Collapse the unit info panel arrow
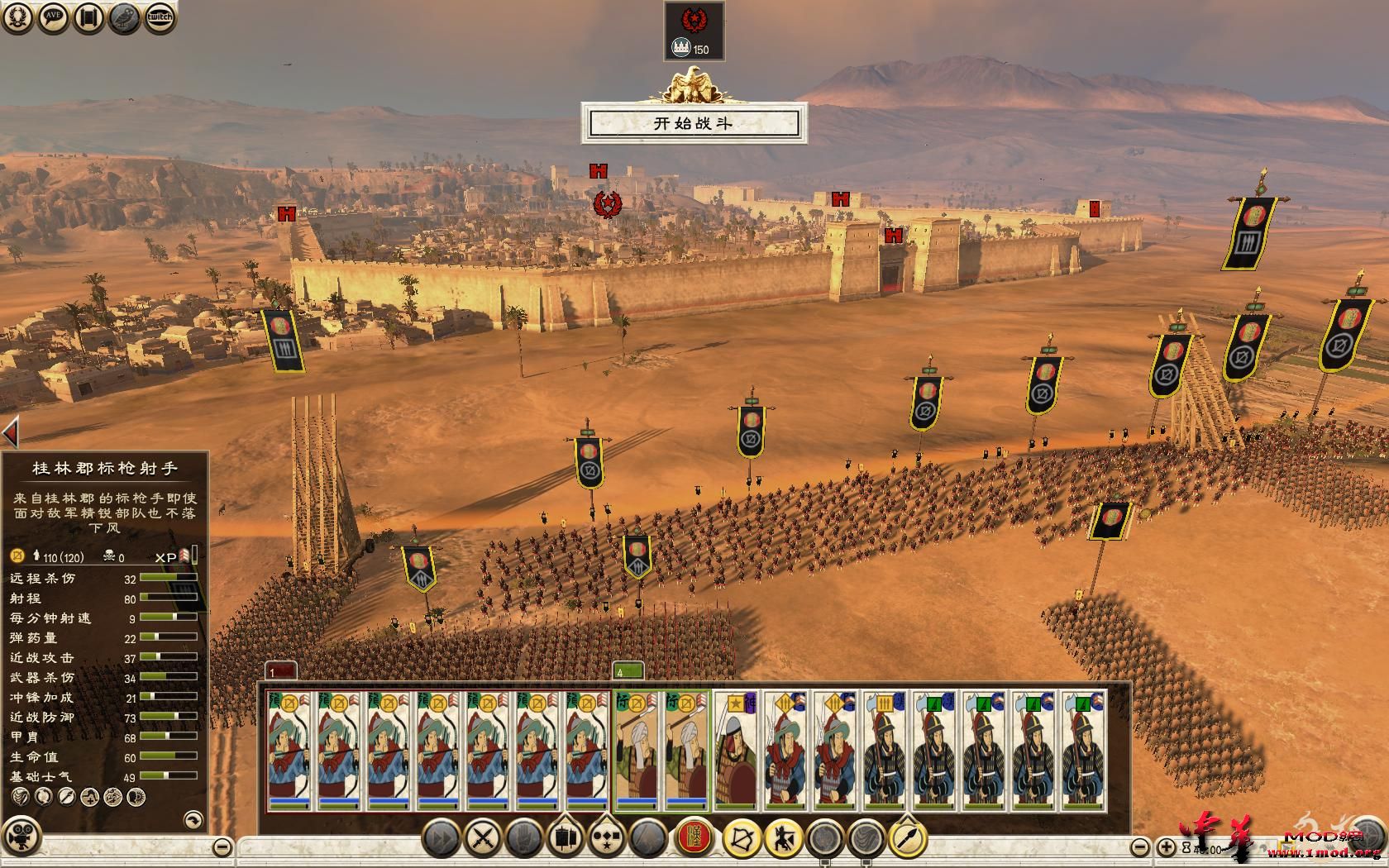Viewport: 1389px width, 868px height. coord(11,432)
